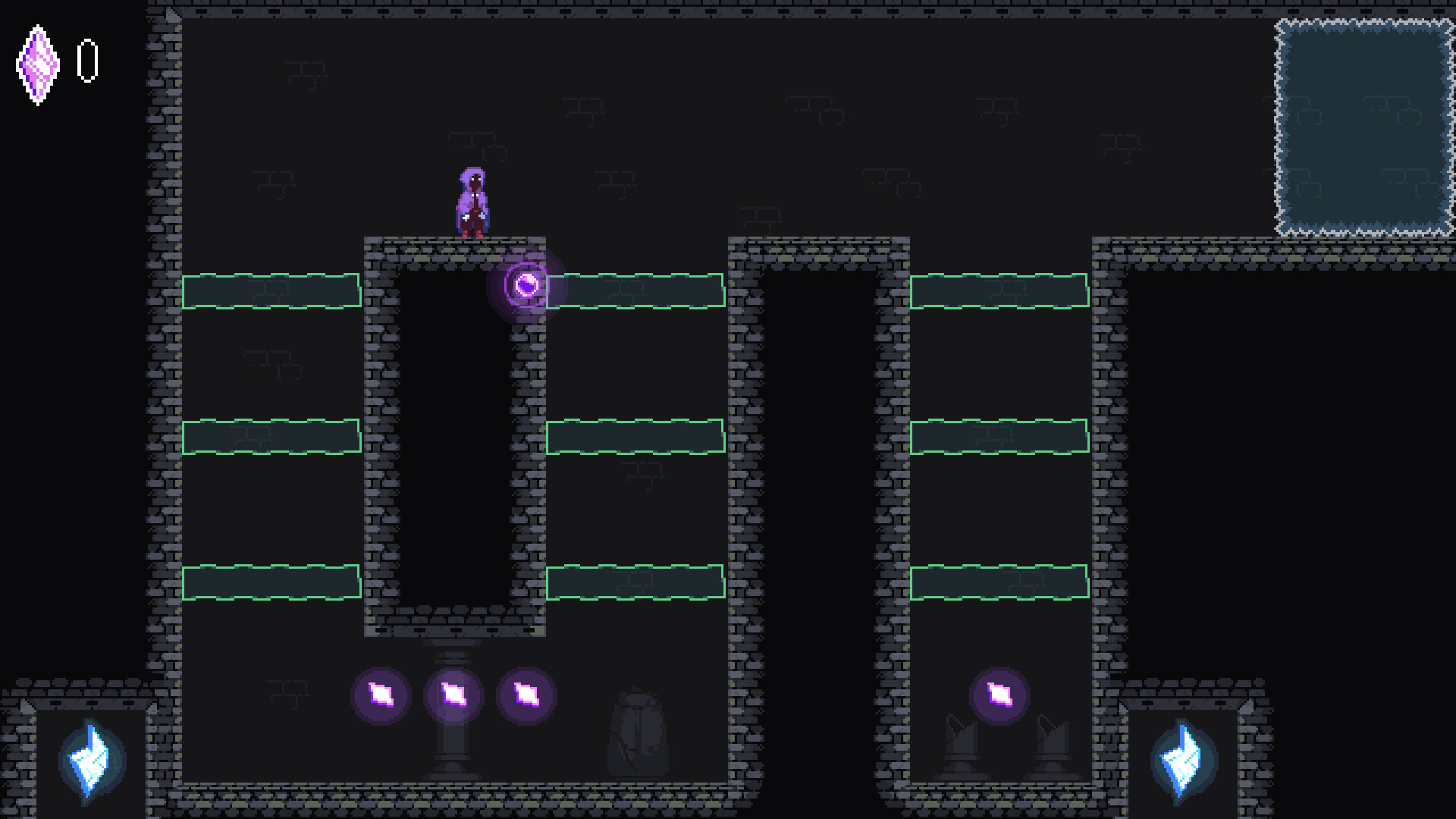Screen dimensions: 1456x819
Task: Toggle the green platform left of the player
Action: point(271,292)
